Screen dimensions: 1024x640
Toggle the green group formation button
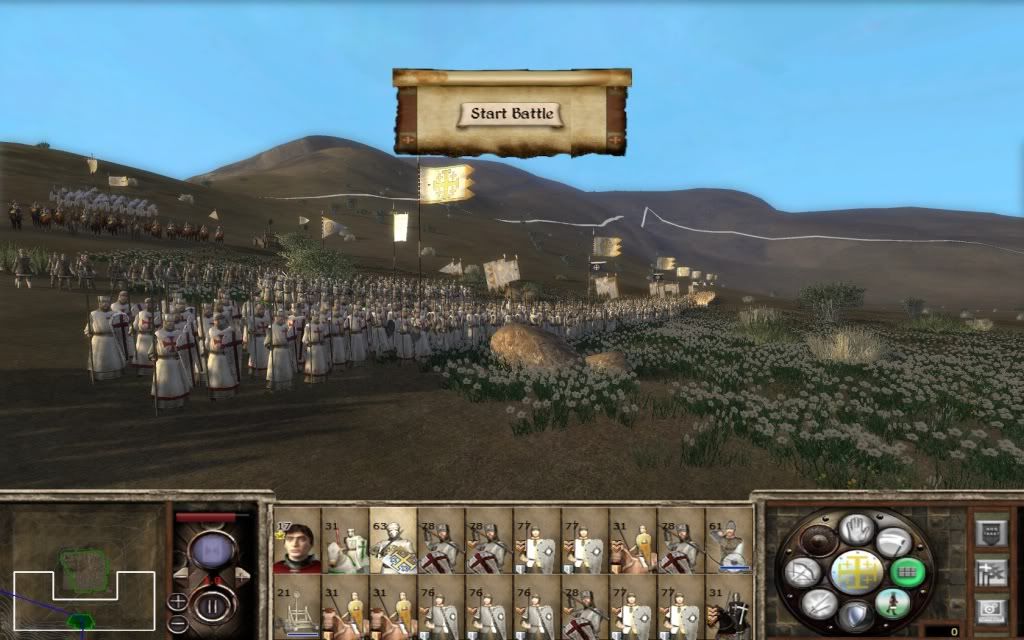907,572
